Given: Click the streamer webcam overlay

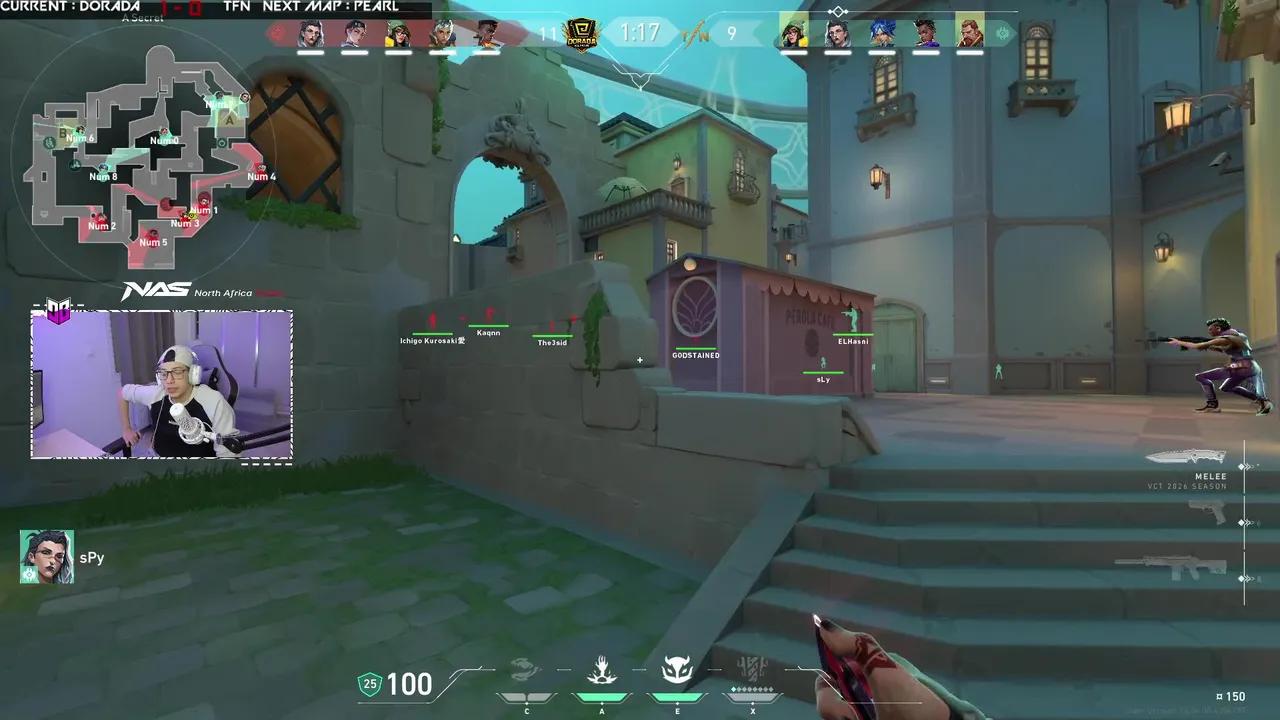Looking at the screenshot, I should pos(160,386).
